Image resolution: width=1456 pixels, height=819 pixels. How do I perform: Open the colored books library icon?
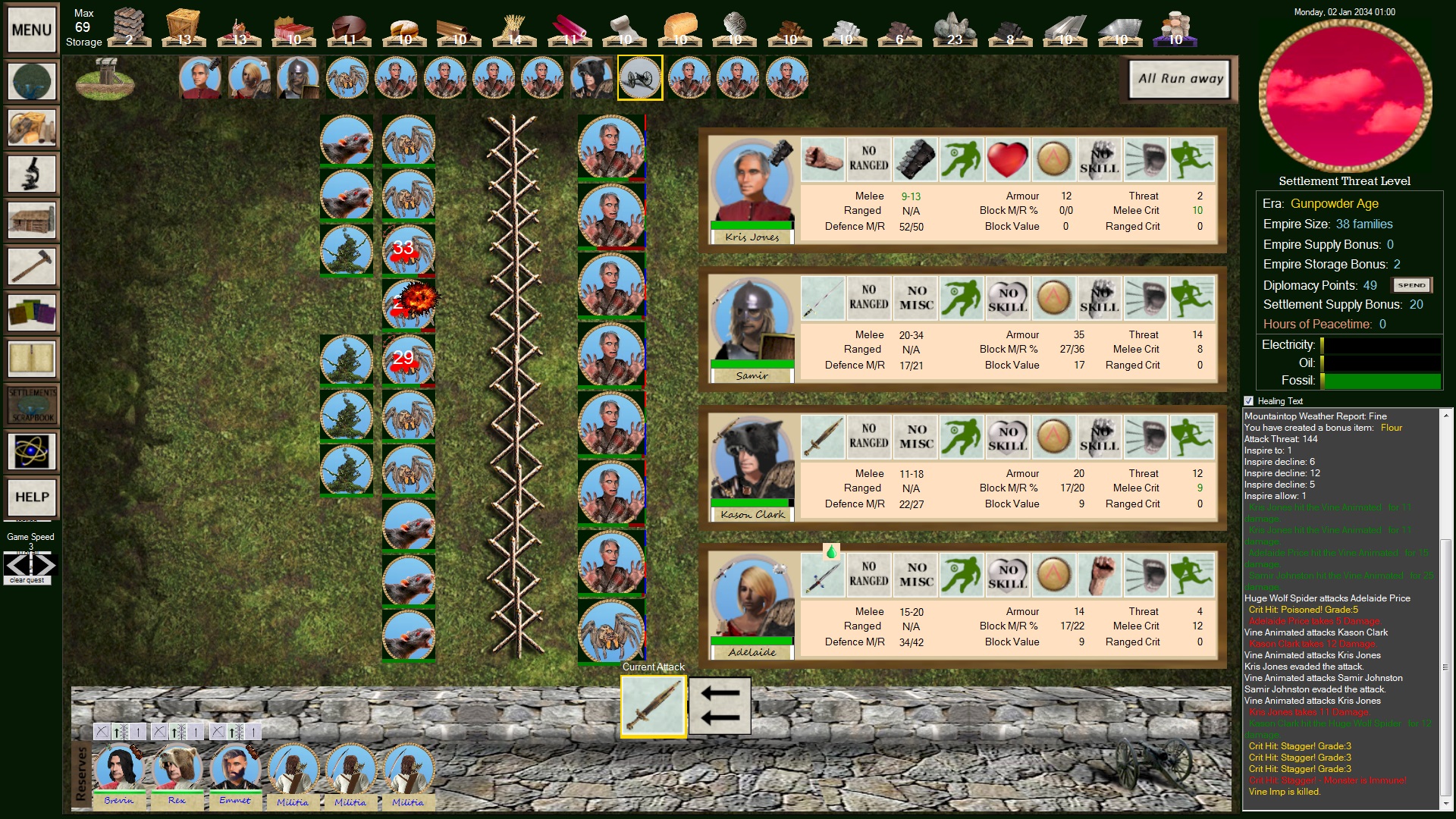tap(31, 312)
